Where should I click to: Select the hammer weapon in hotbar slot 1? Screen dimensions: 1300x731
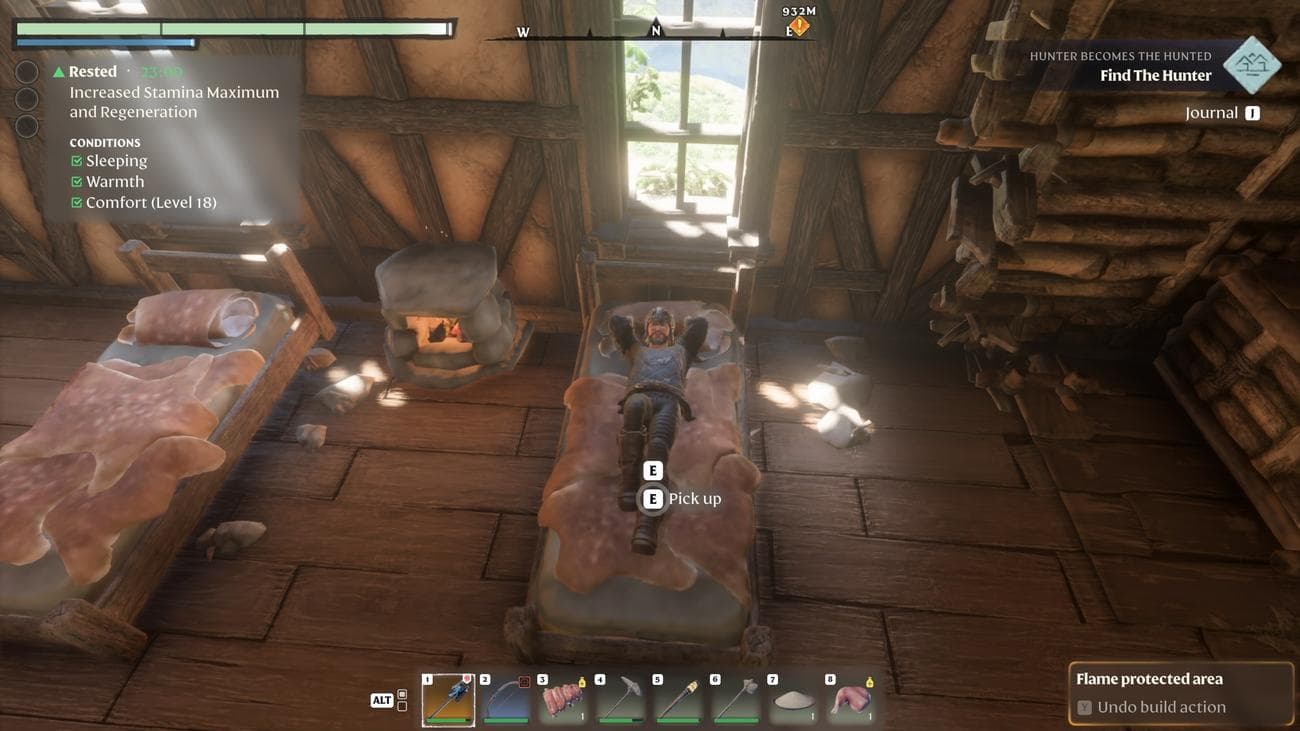pos(447,699)
